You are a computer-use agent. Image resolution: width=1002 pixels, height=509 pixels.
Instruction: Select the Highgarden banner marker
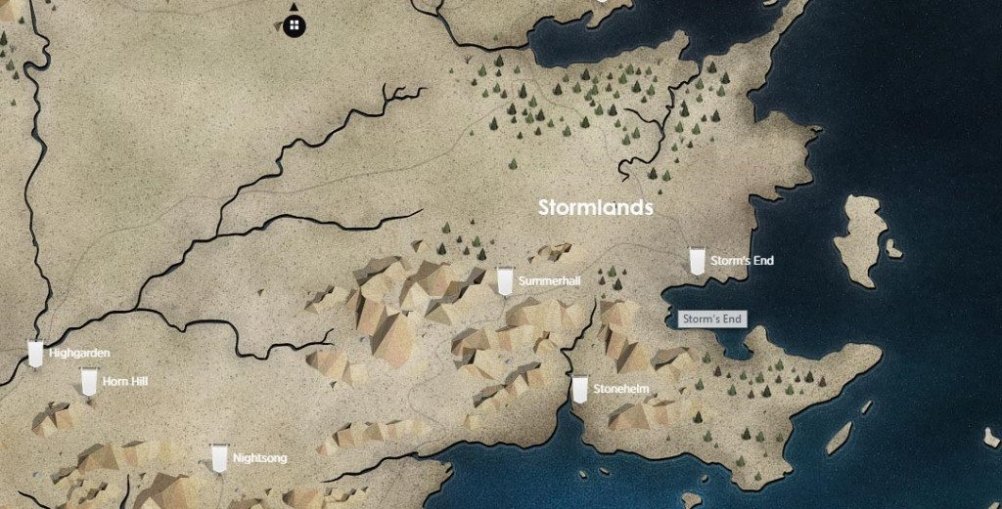point(36,354)
